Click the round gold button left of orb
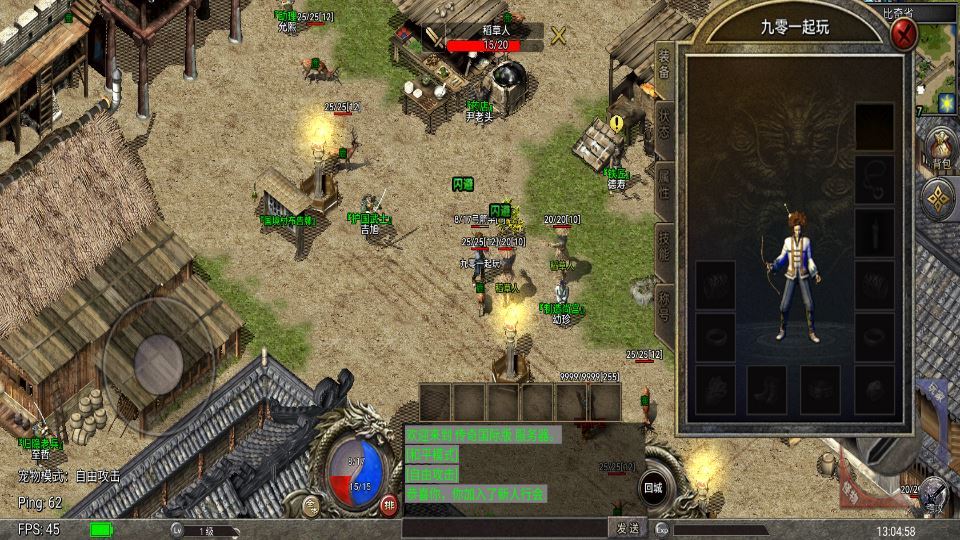The image size is (960, 540). pyautogui.click(x=313, y=505)
